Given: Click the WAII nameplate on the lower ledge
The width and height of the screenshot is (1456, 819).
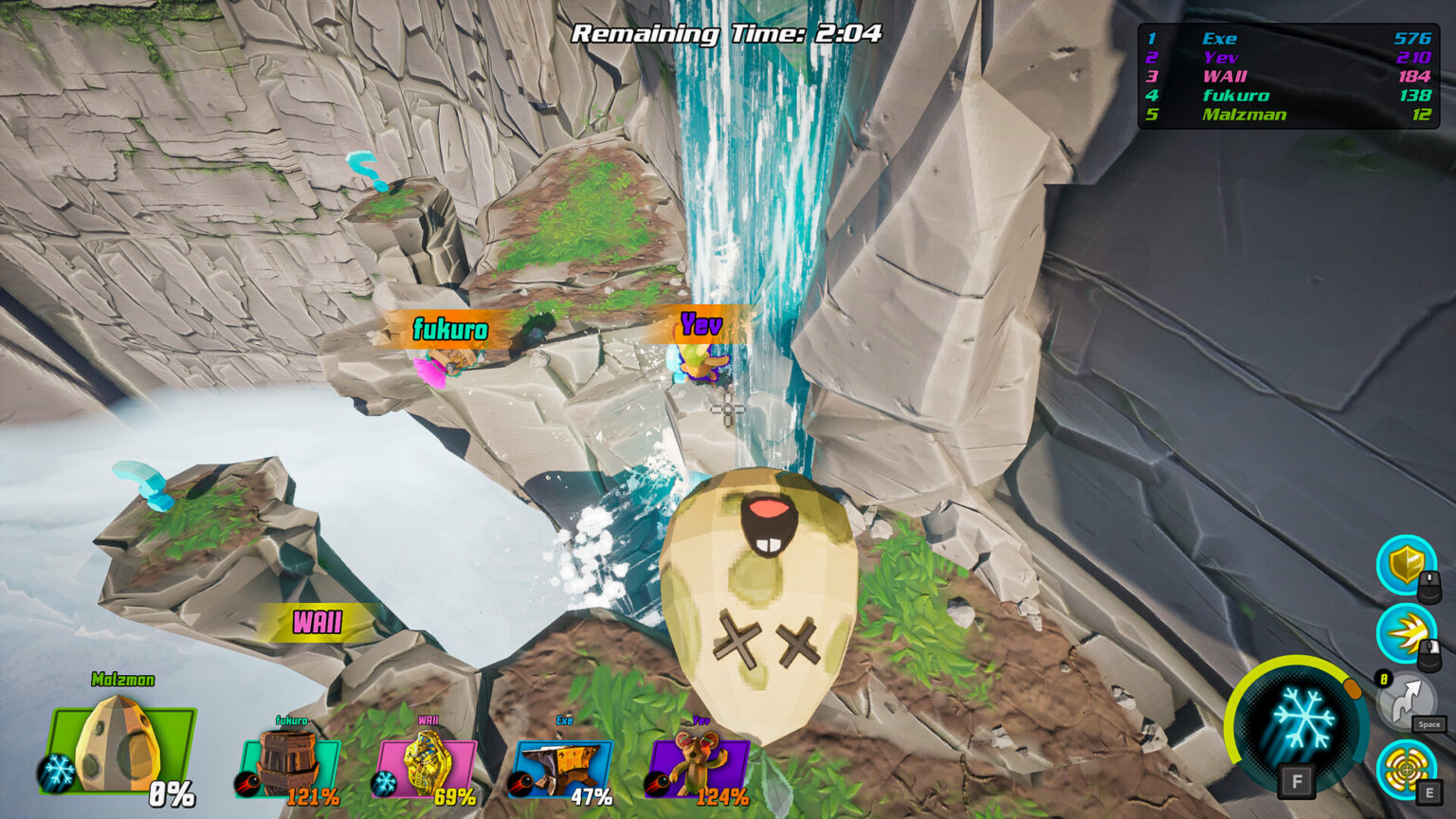Looking at the screenshot, I should pyautogui.click(x=318, y=624).
